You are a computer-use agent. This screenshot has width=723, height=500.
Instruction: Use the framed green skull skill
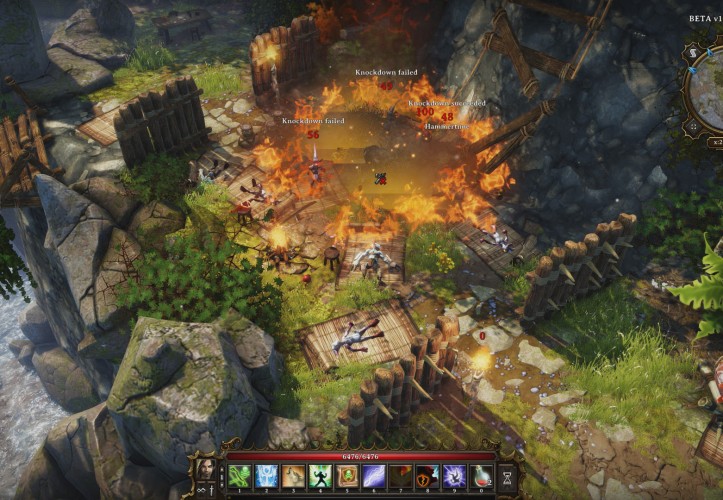pos(347,476)
